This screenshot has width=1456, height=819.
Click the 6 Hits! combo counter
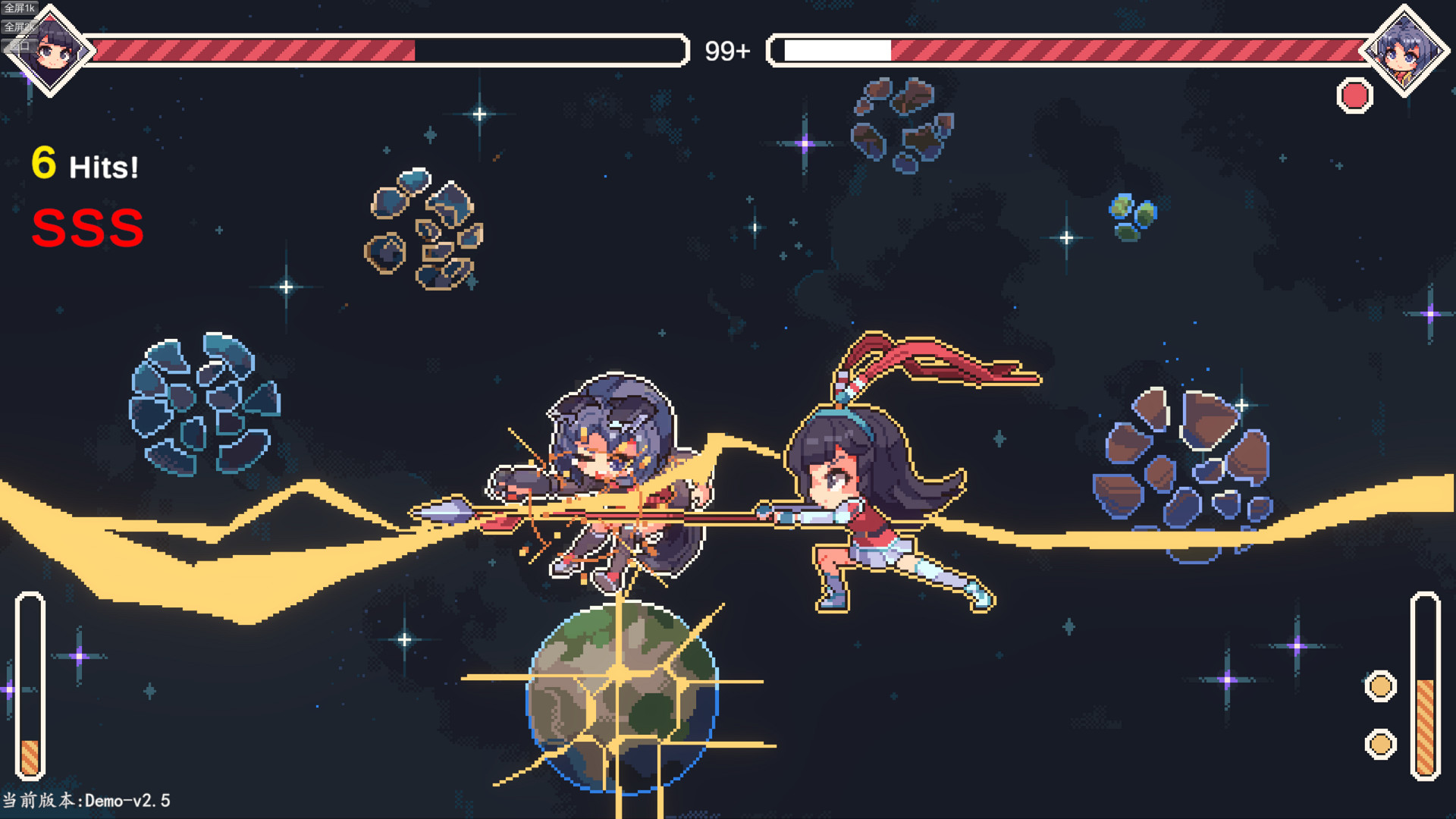(85, 163)
